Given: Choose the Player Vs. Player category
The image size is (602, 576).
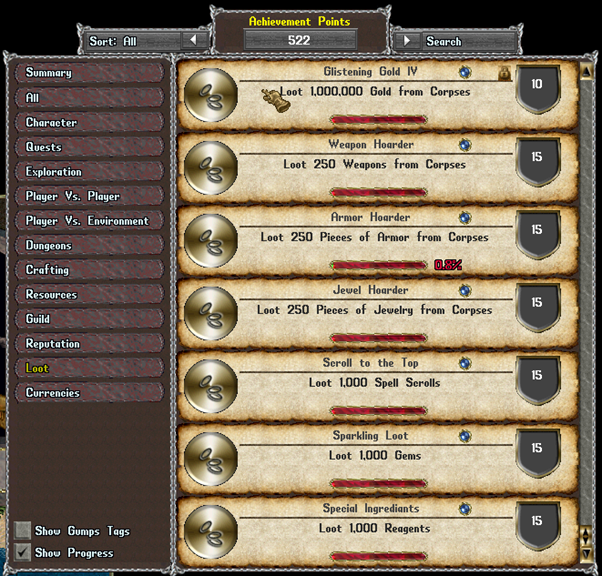Looking at the screenshot, I should click(x=88, y=196).
